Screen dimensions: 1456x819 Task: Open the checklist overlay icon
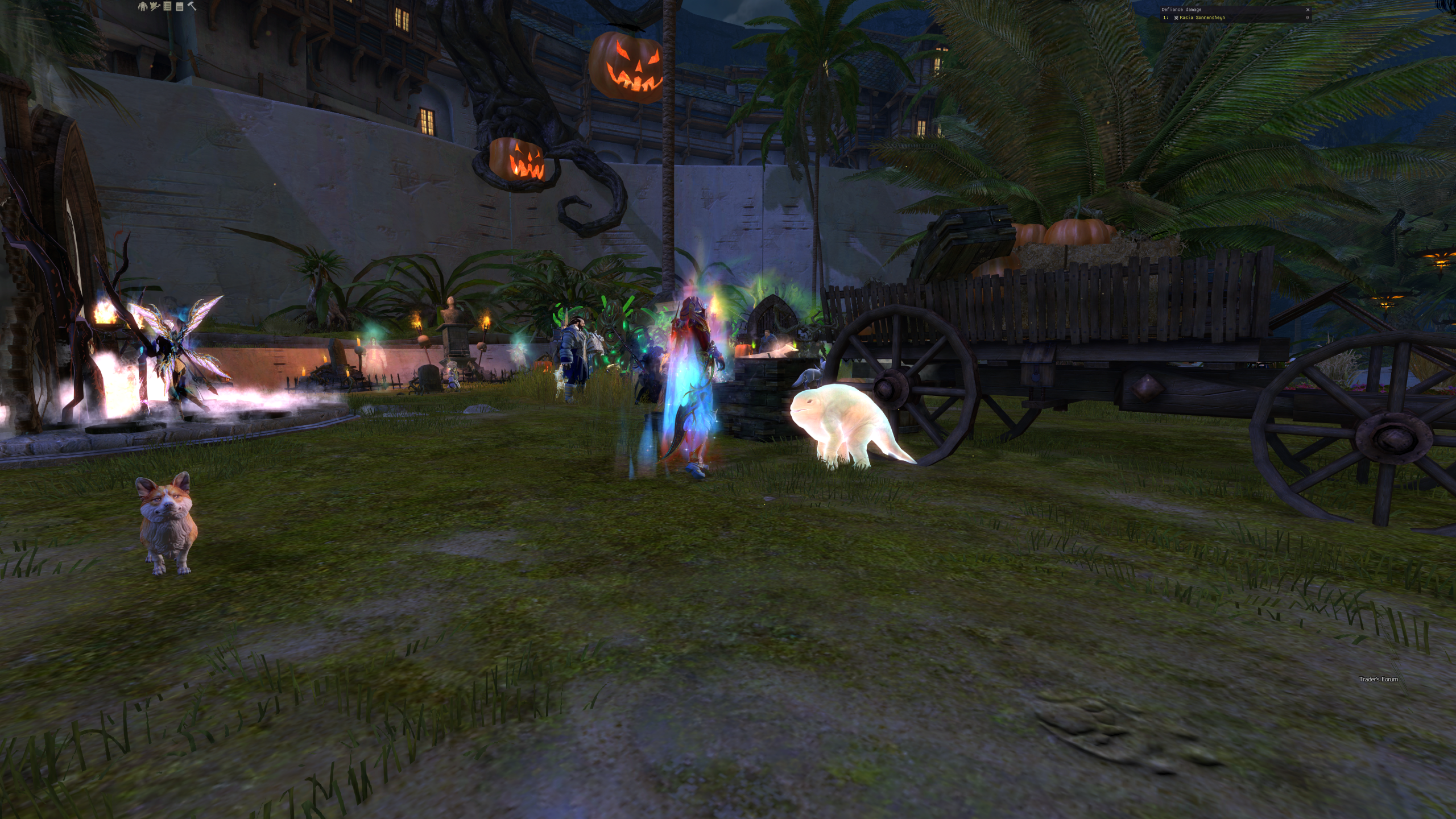(167, 6)
